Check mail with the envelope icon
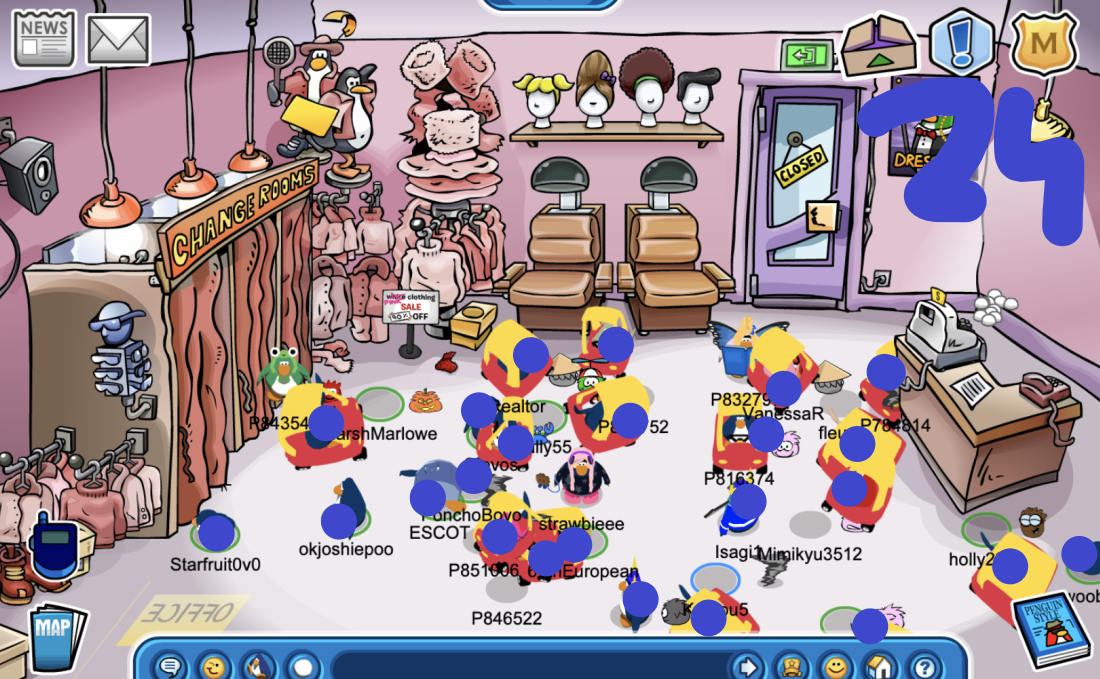The image size is (1100, 679). coord(119,39)
